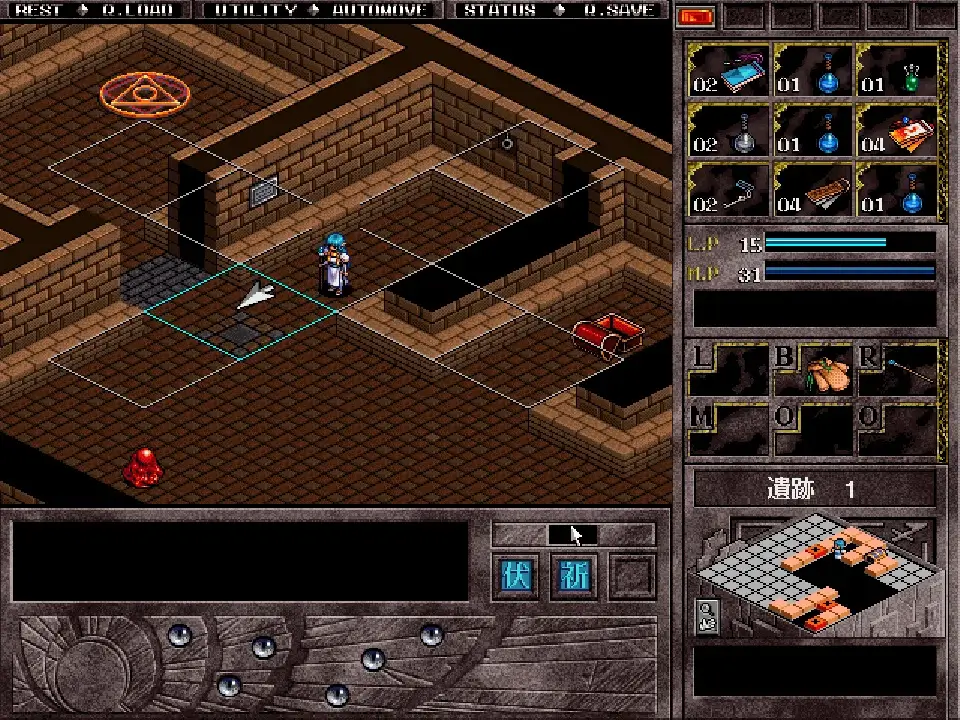Choose the key item slot
Image resolution: width=960 pixels, height=720 pixels.
(728, 190)
